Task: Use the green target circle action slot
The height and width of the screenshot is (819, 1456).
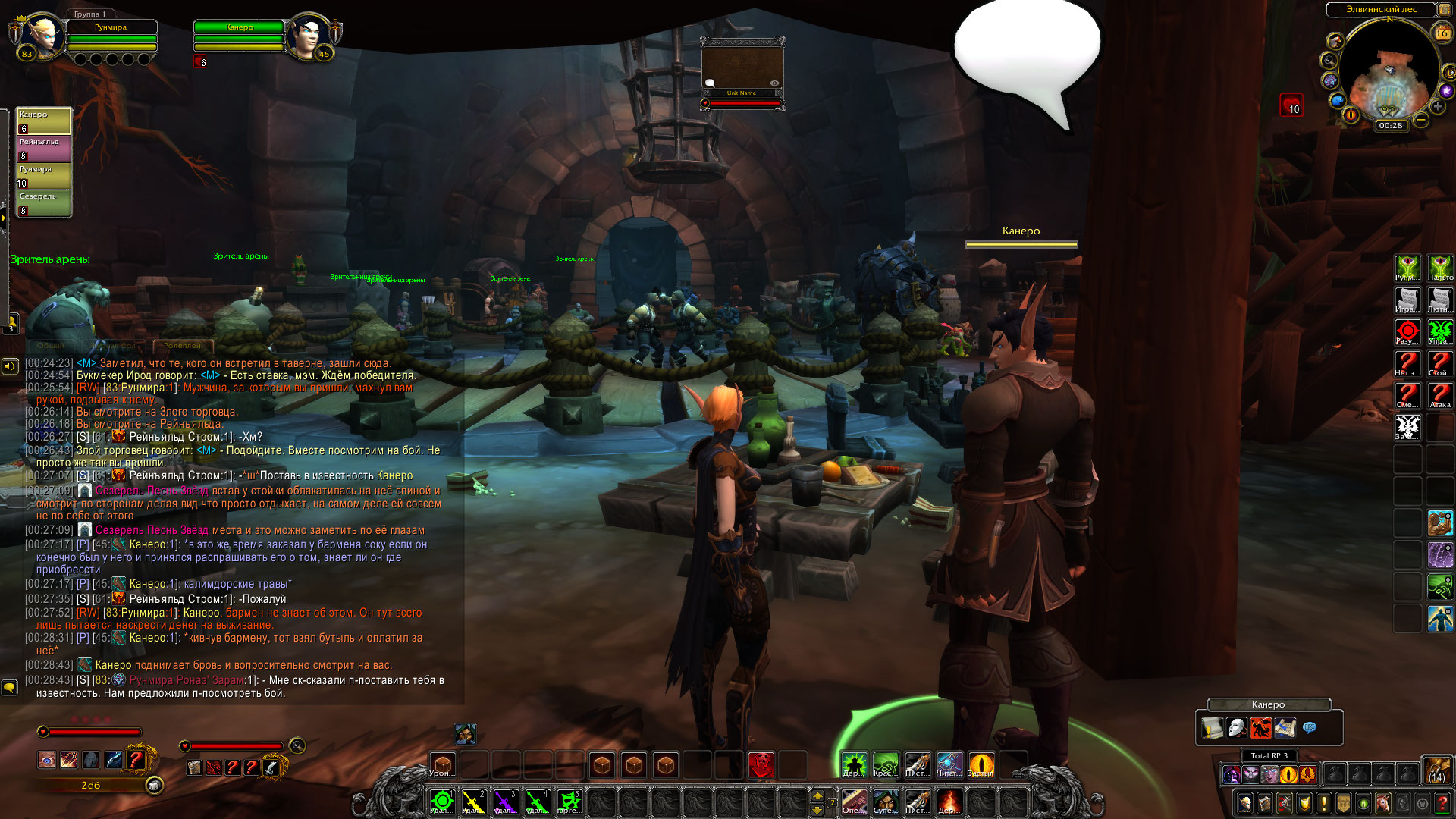Action: pyautogui.click(x=441, y=801)
